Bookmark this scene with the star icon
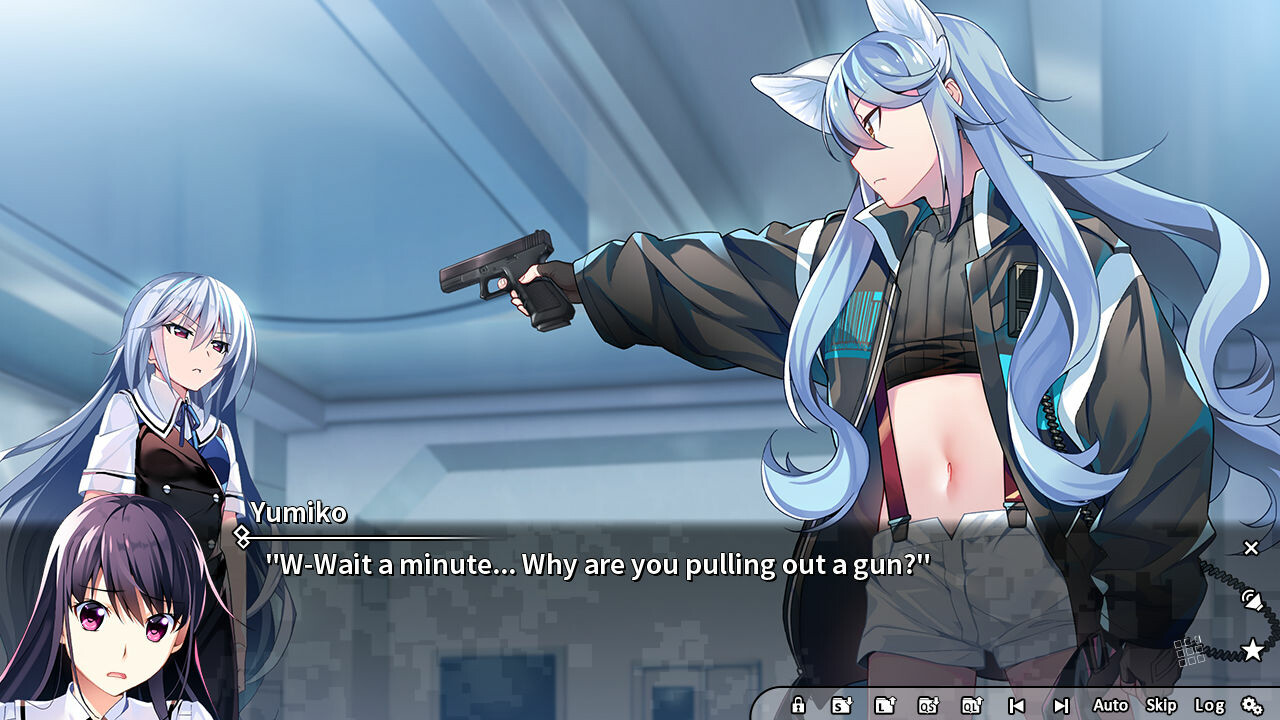 pyautogui.click(x=1252, y=650)
